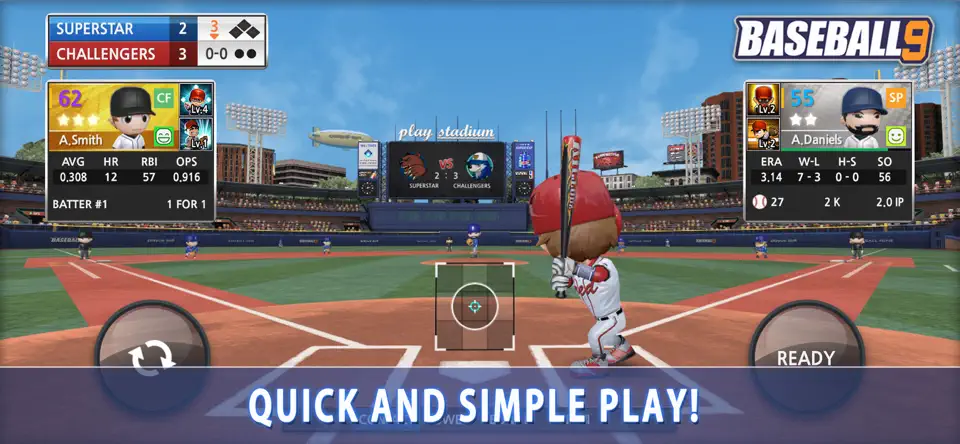Click the batter's Lv.1 skill icon

click(197, 134)
